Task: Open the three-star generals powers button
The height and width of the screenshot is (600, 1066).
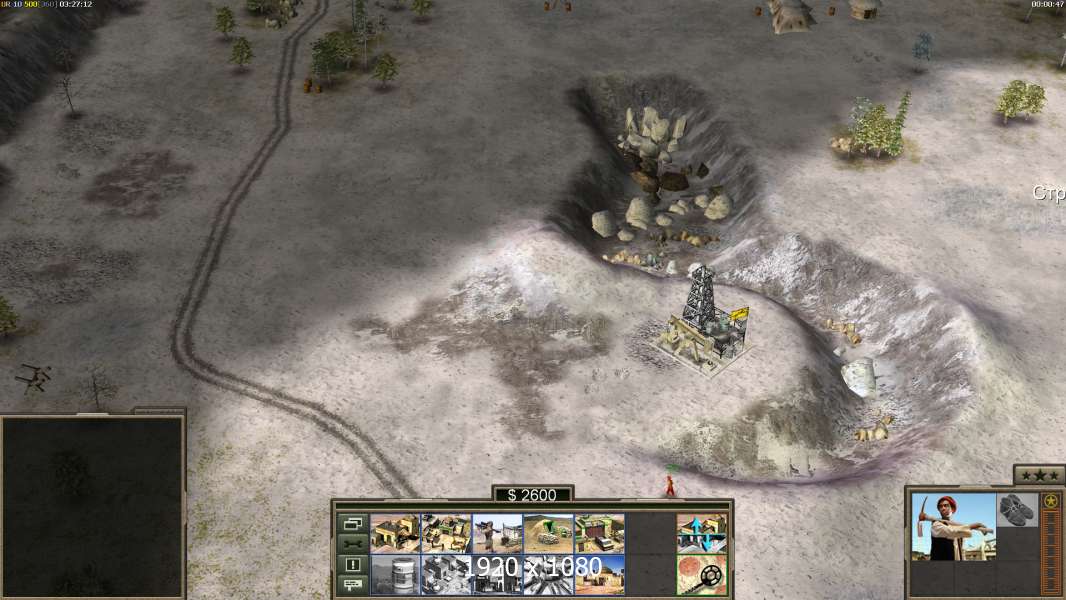Action: 1039,474
